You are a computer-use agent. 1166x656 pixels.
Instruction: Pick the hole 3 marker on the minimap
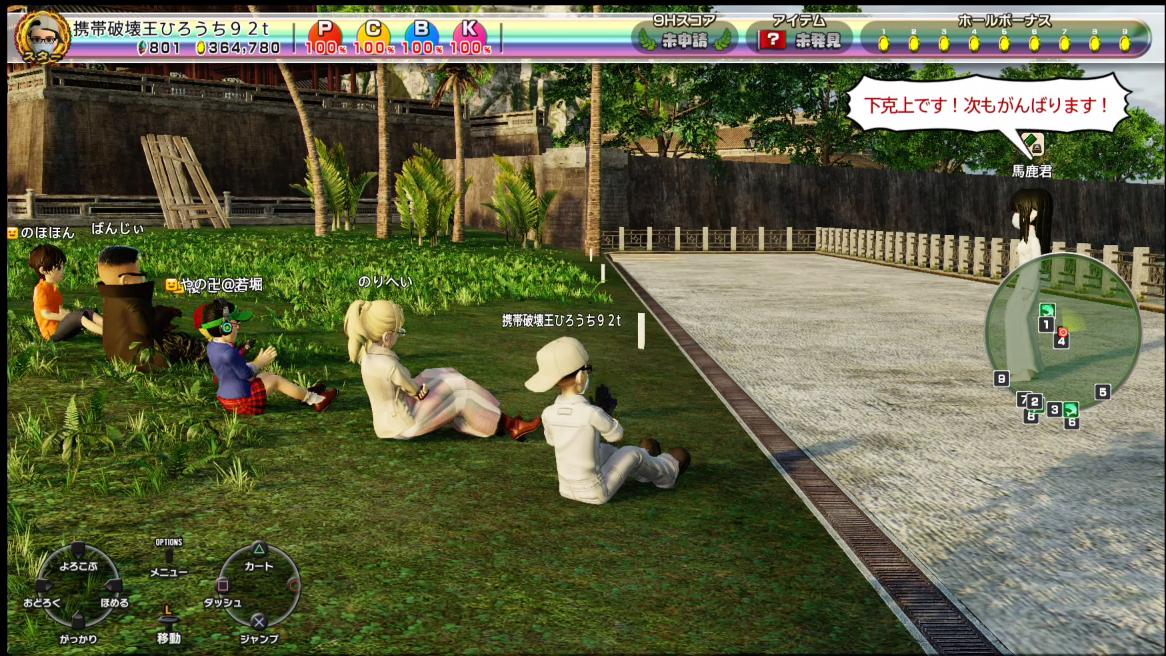[1054, 409]
